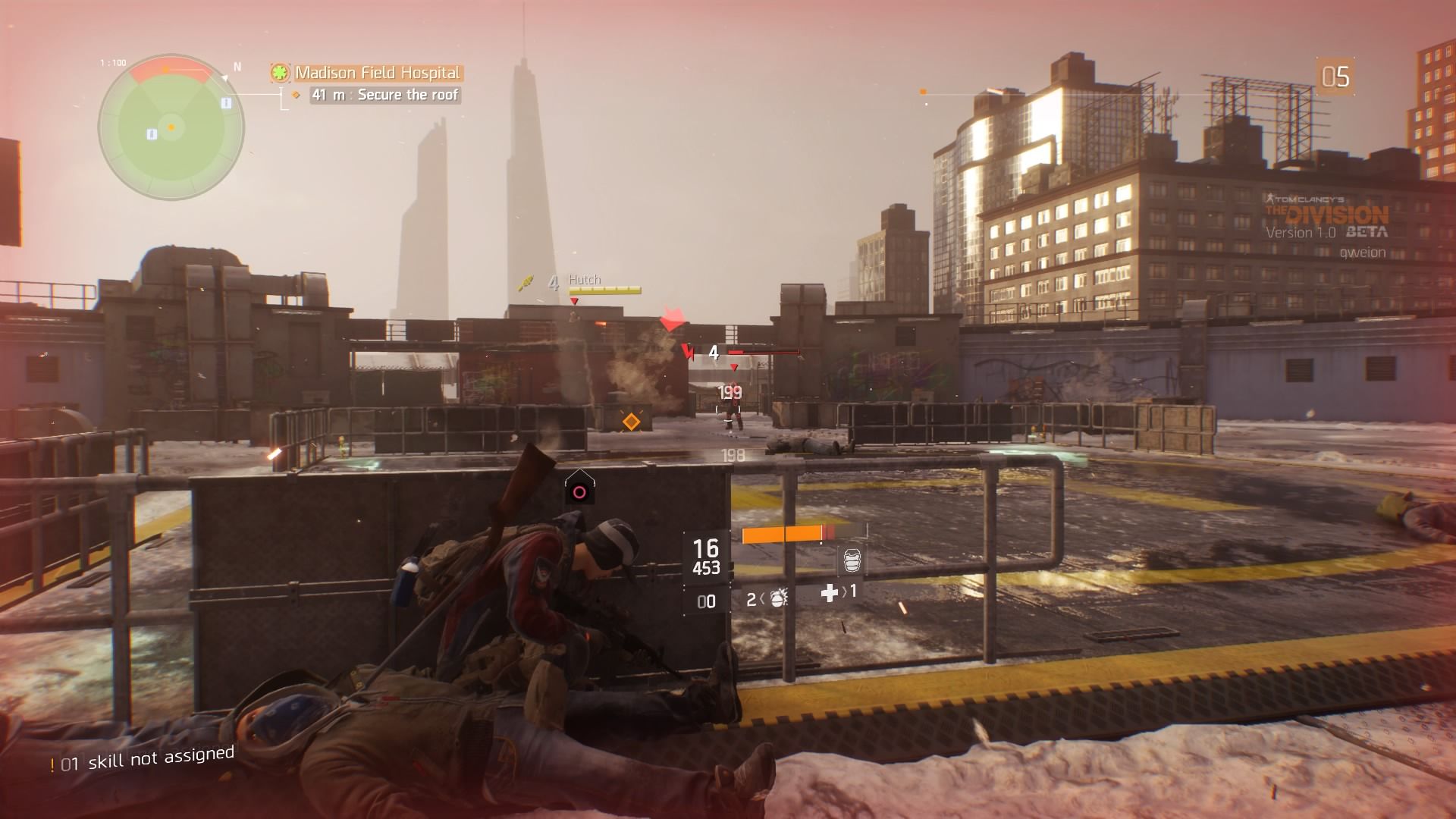Select the grenade count icon

(x=777, y=599)
